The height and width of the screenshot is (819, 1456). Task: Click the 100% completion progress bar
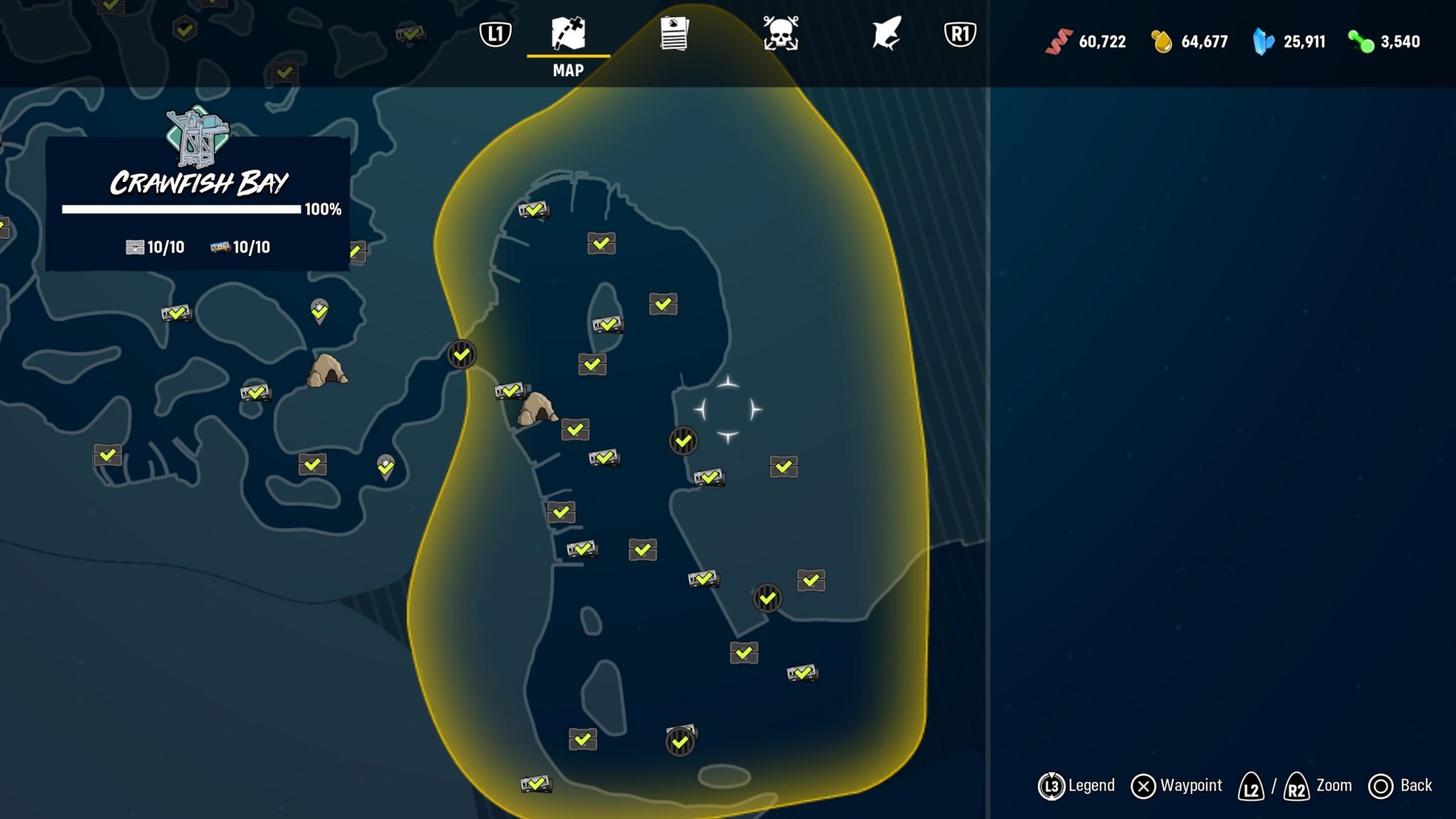[x=181, y=209]
